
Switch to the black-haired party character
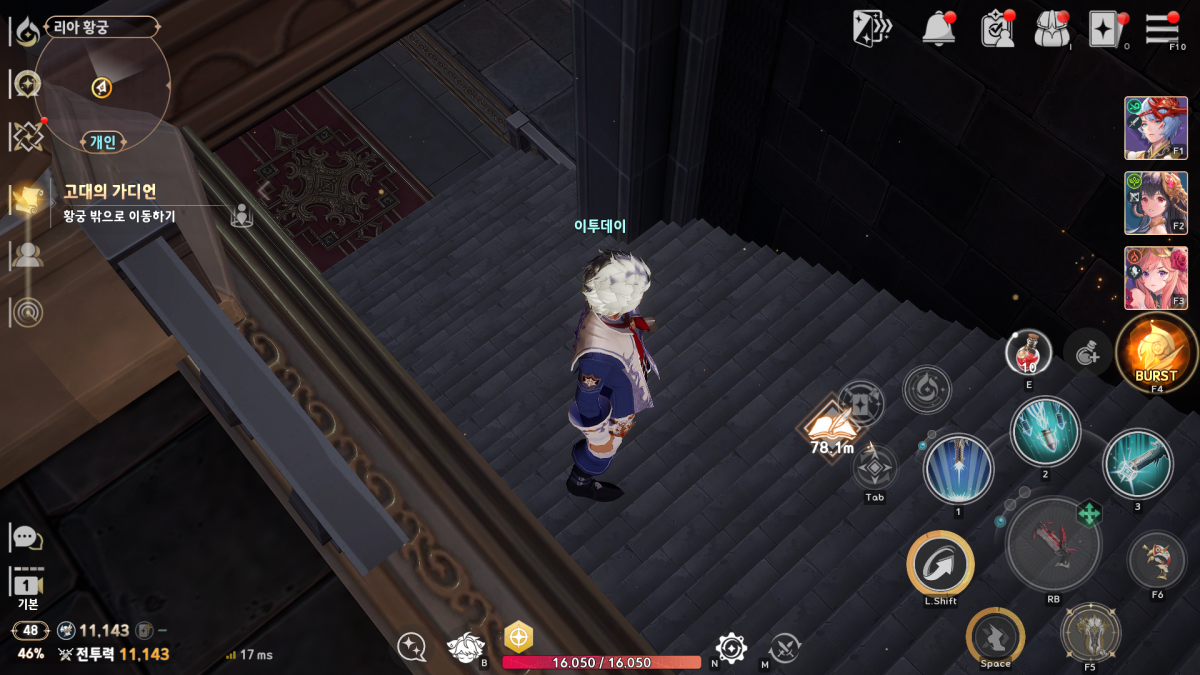[x=1156, y=203]
